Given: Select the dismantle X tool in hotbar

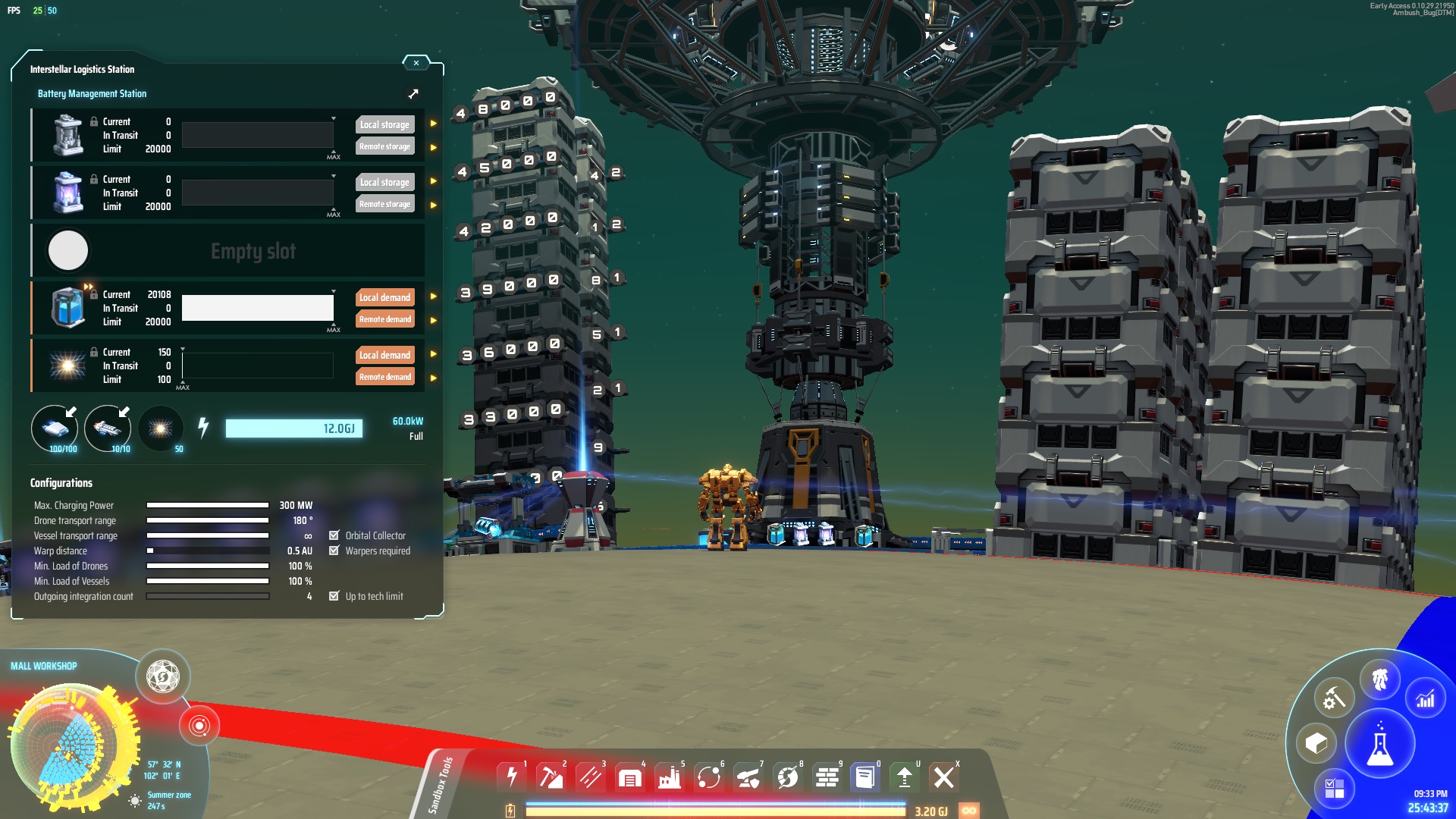Looking at the screenshot, I should (x=943, y=777).
